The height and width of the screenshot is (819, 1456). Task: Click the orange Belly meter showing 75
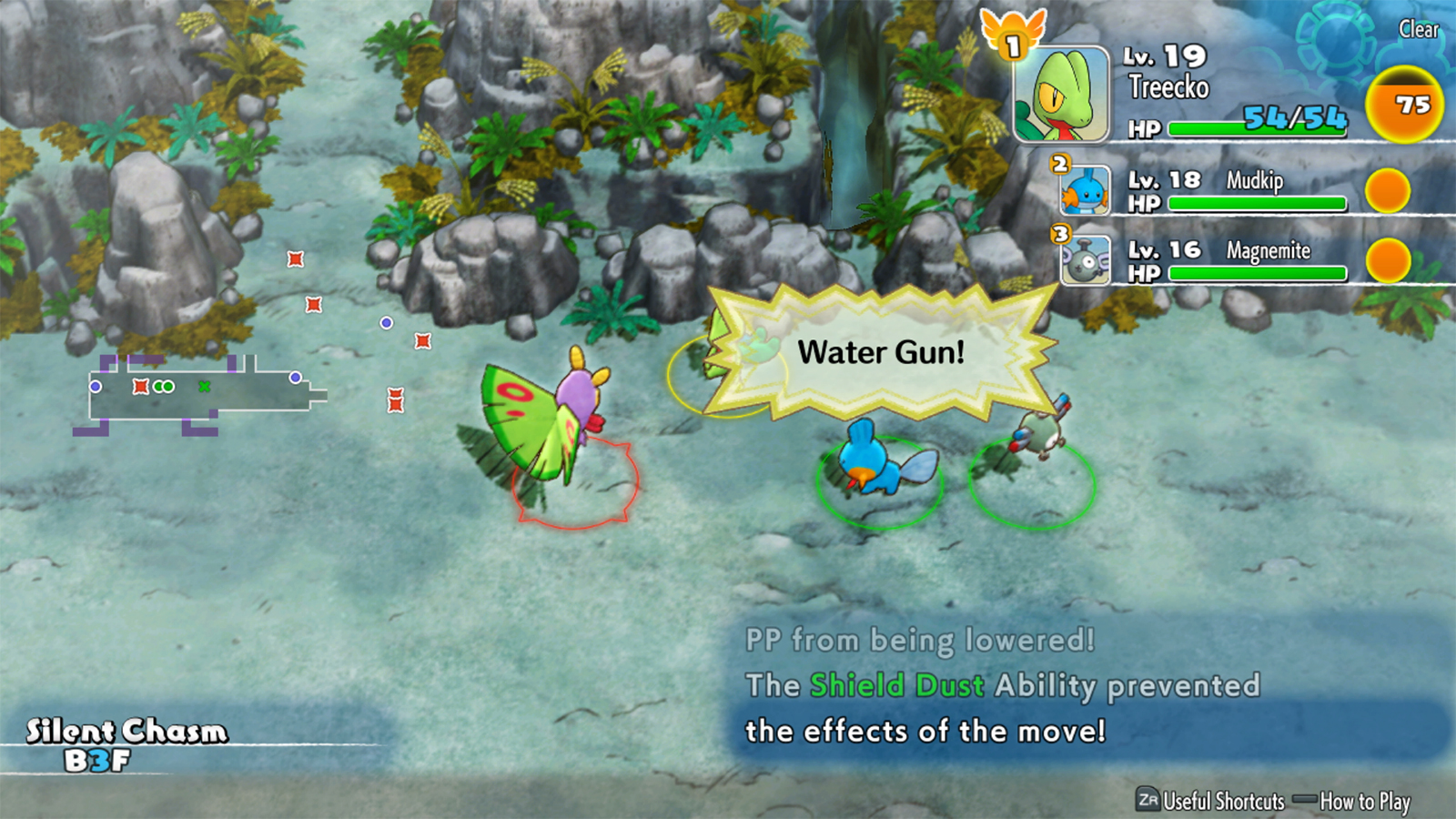coord(1402,106)
